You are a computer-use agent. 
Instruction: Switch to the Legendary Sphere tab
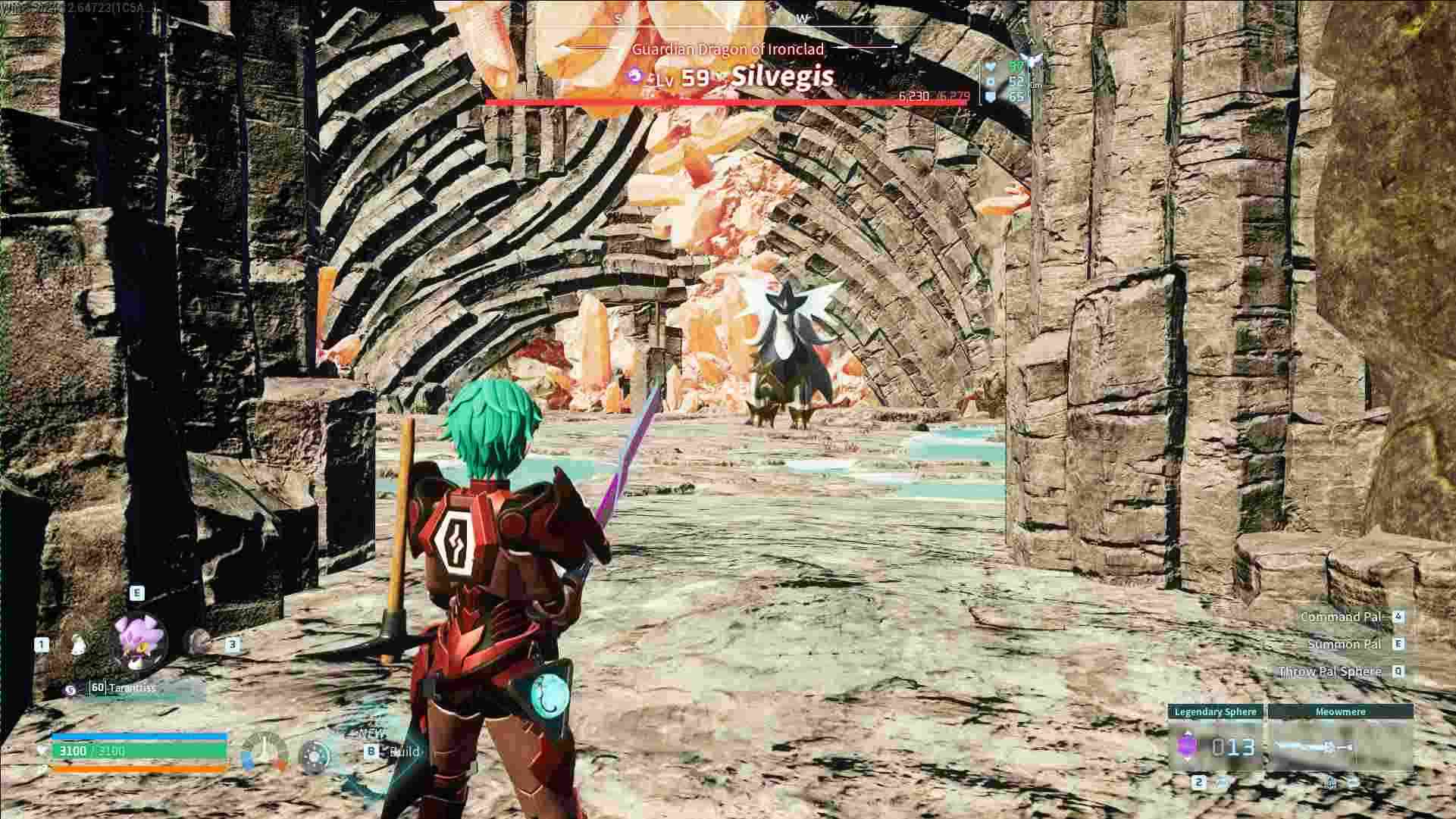point(1215,712)
